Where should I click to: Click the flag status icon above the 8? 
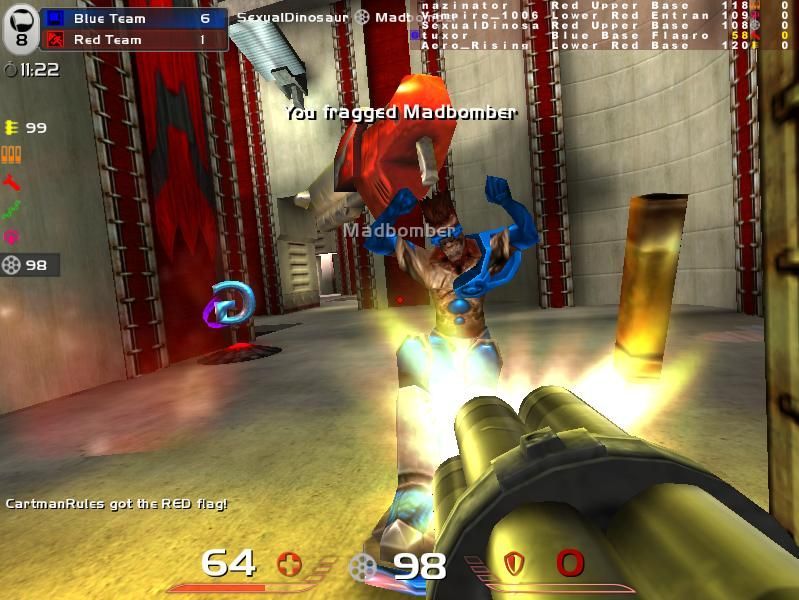coord(21,15)
